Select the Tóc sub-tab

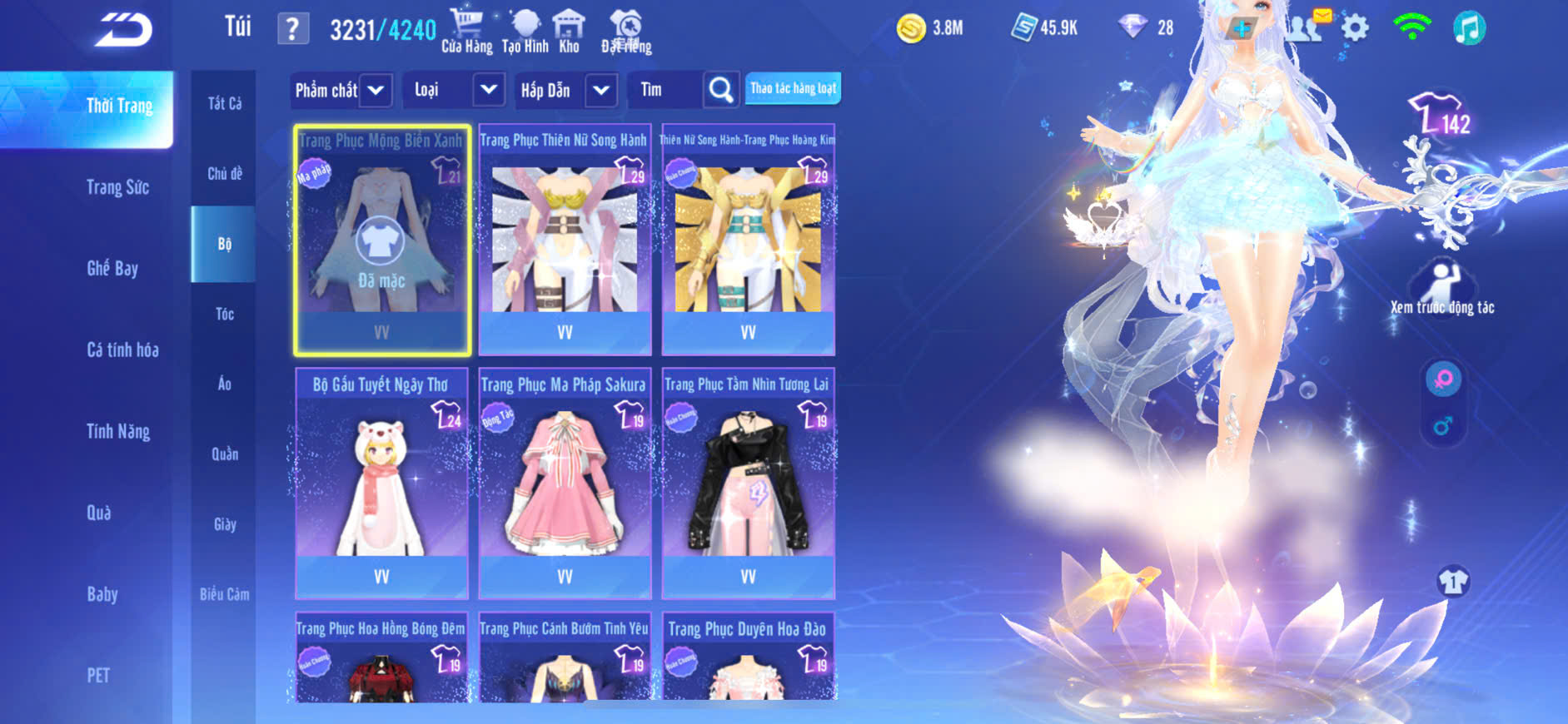(x=224, y=314)
